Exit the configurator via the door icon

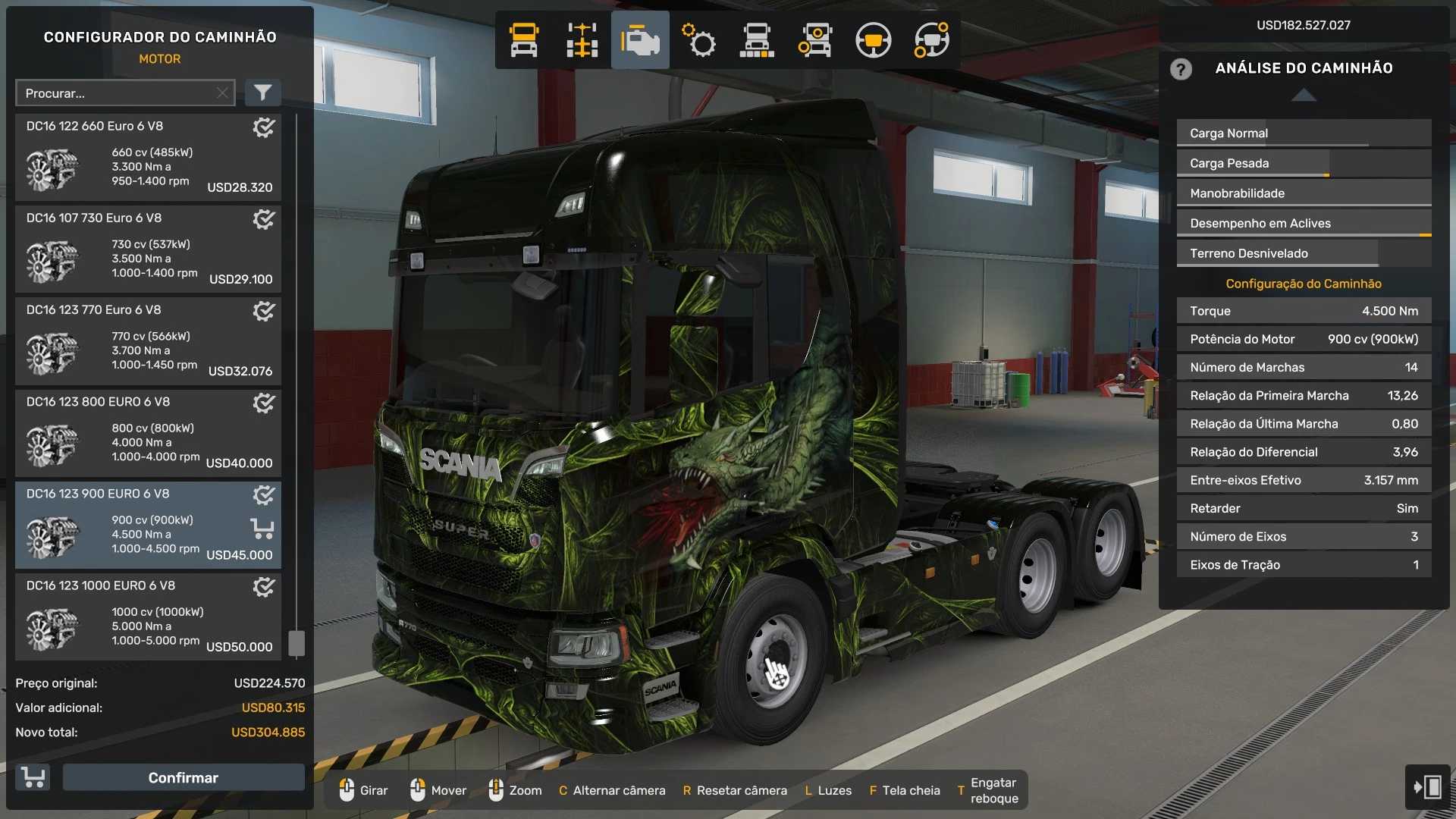(1427, 786)
